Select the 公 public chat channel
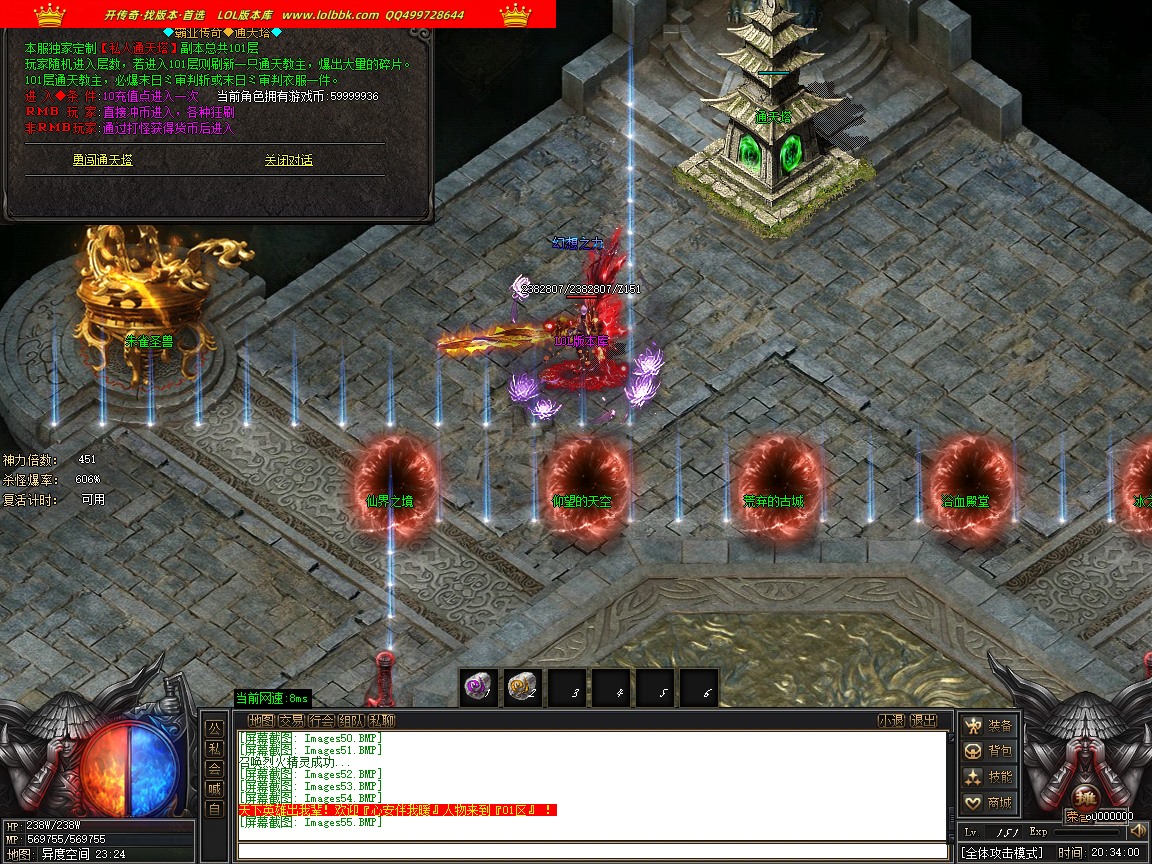 214,728
